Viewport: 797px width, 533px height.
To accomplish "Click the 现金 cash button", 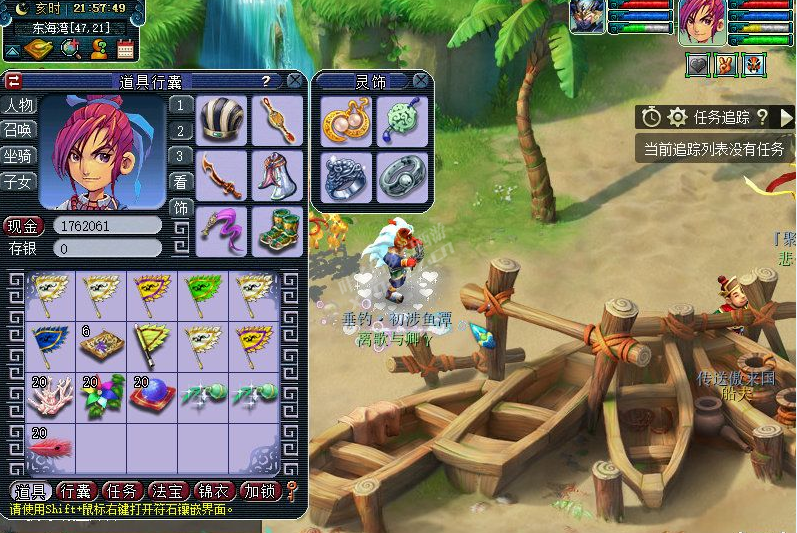I will [x=23, y=226].
